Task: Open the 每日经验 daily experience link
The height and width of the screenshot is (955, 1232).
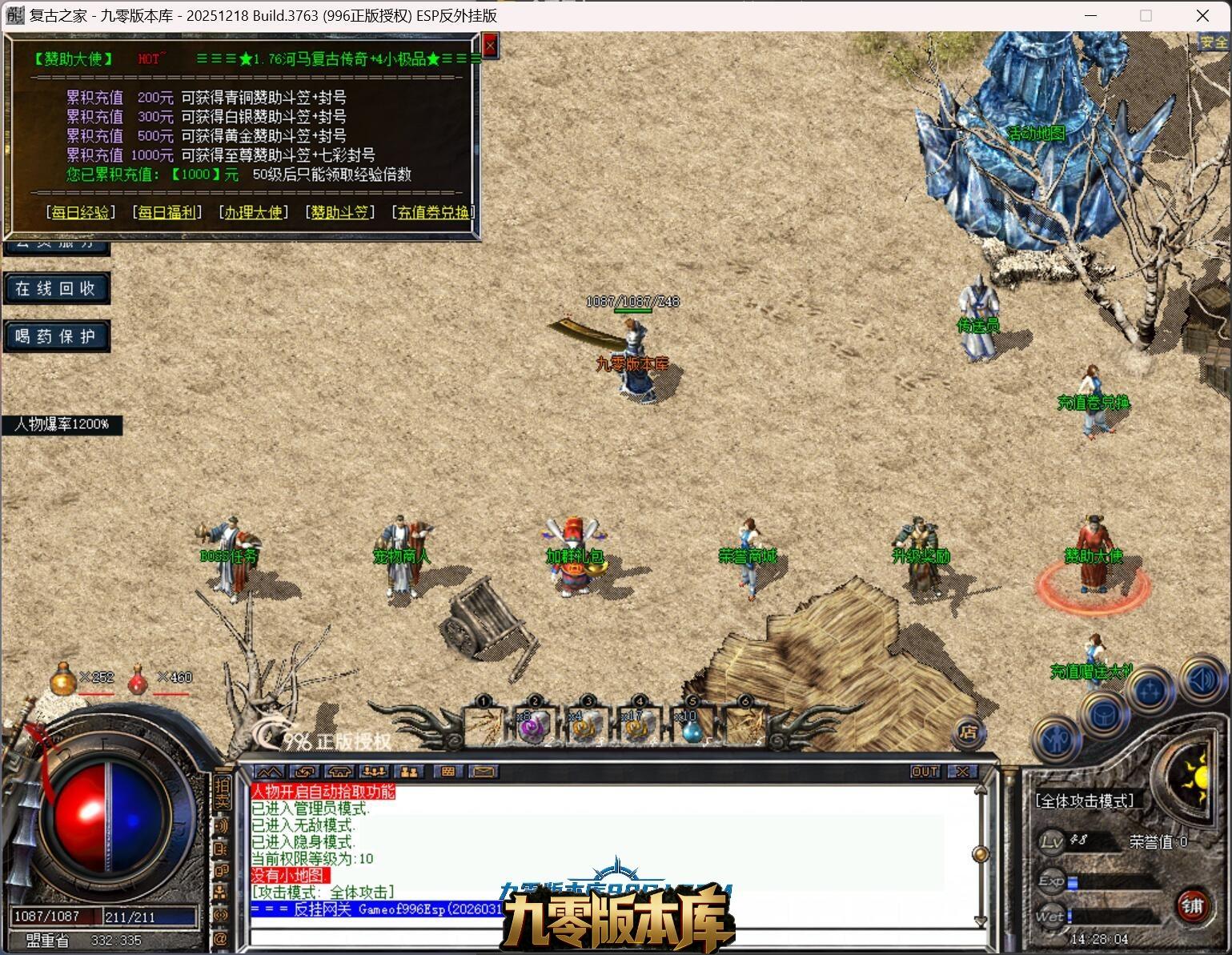Action: (80, 212)
